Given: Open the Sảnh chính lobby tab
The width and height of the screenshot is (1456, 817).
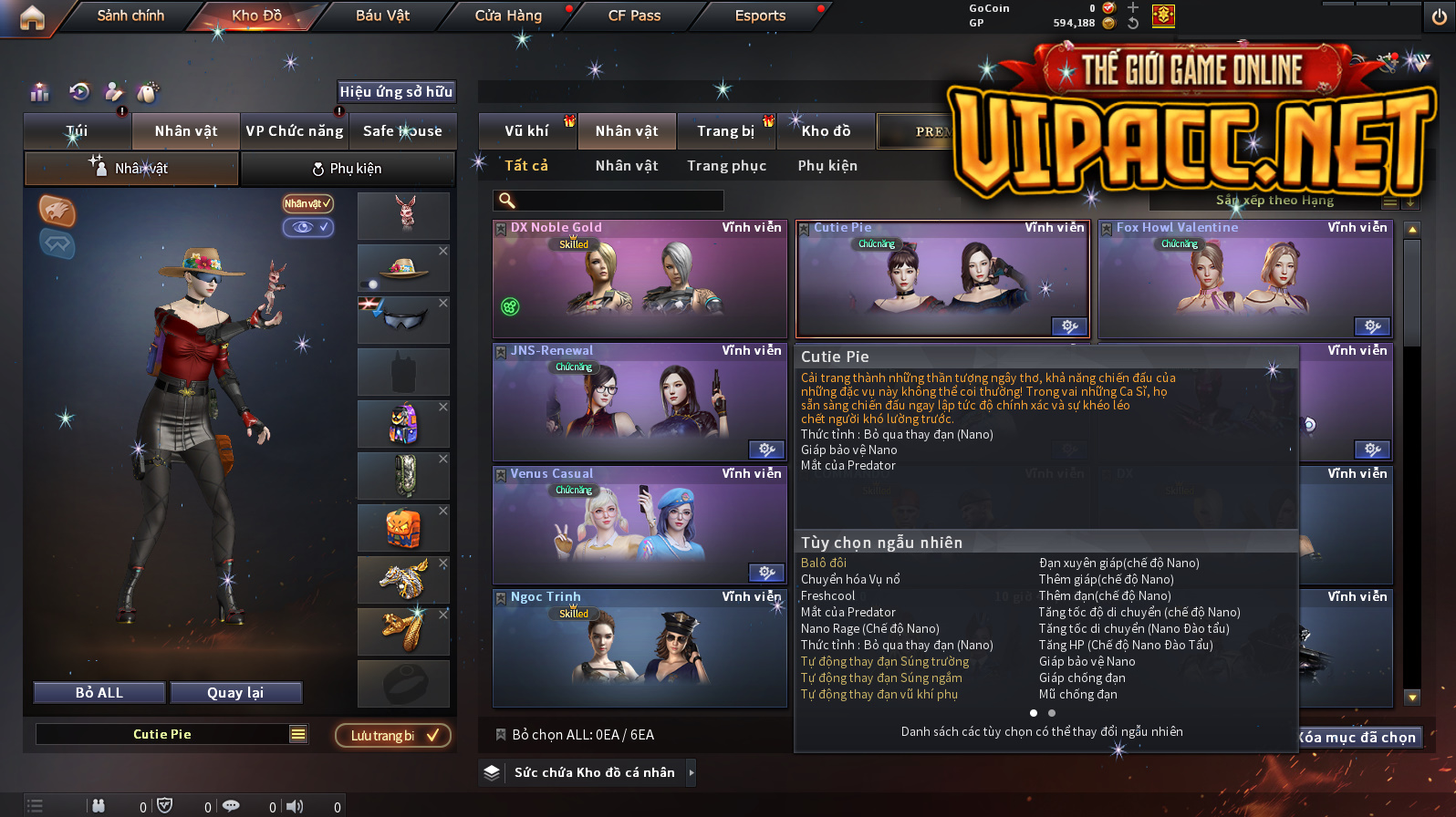Looking at the screenshot, I should coord(130,16).
